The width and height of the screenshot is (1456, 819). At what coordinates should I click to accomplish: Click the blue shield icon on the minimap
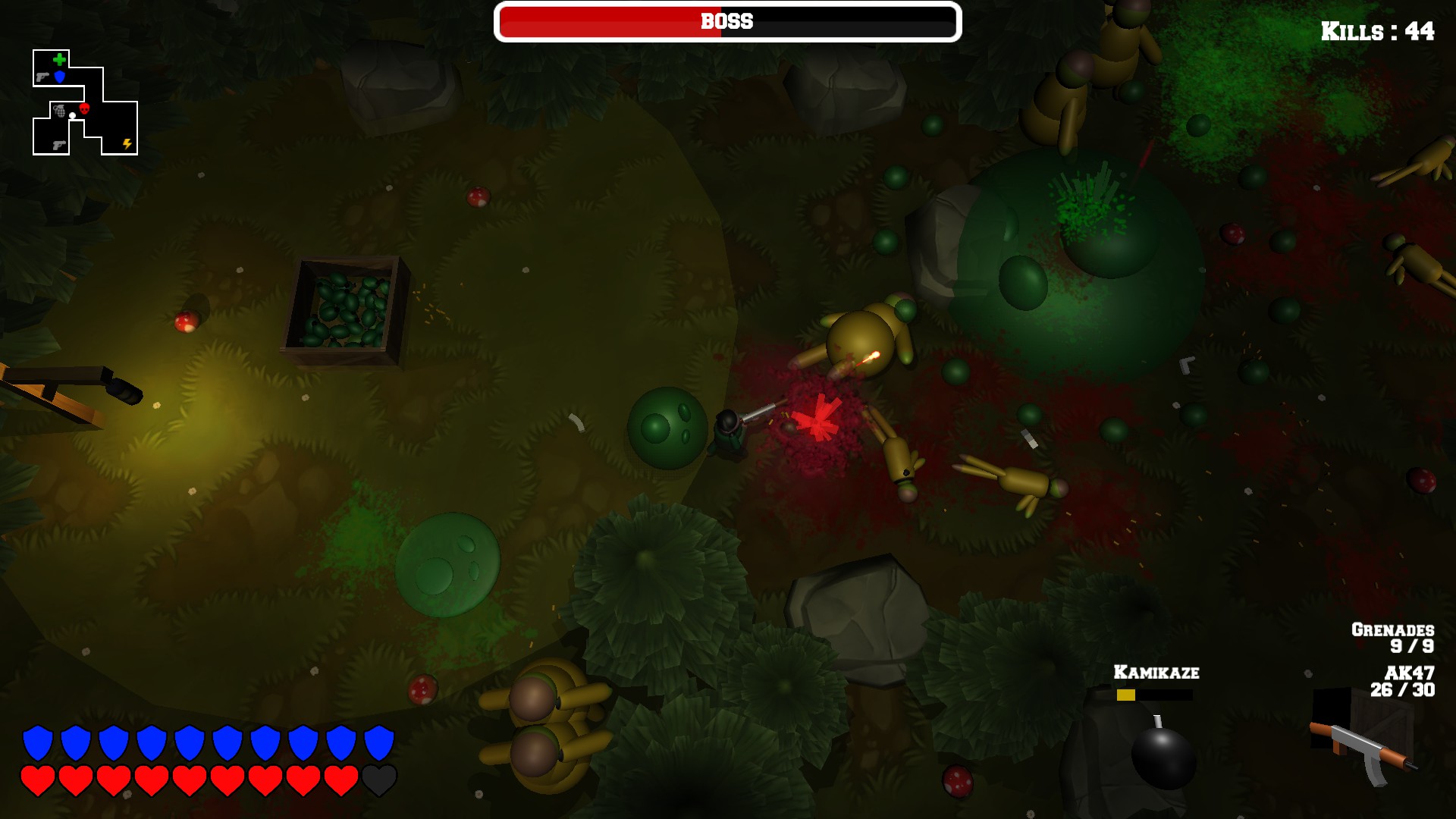coord(59,77)
